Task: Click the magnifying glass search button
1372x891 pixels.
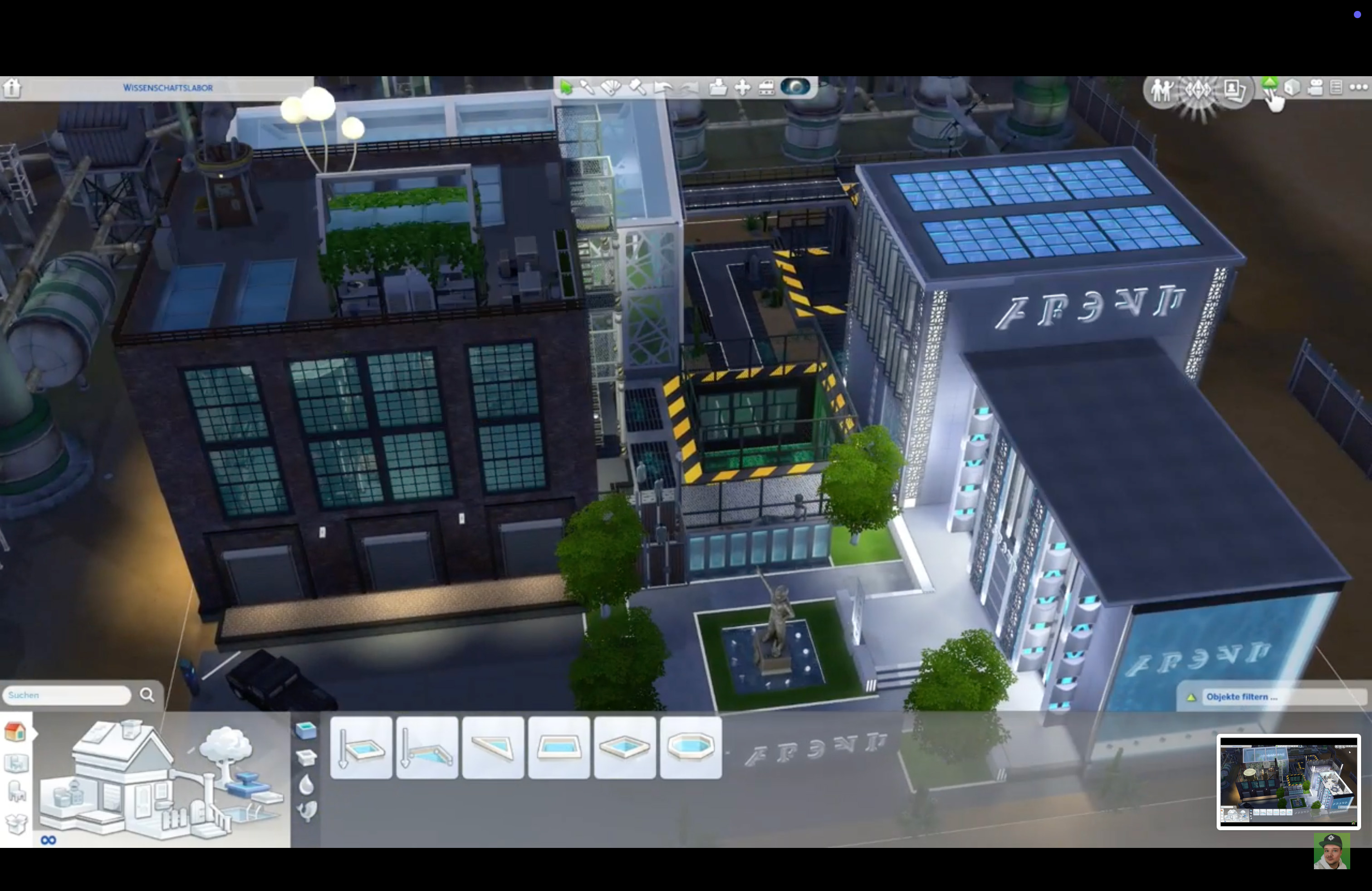Action: coord(147,695)
